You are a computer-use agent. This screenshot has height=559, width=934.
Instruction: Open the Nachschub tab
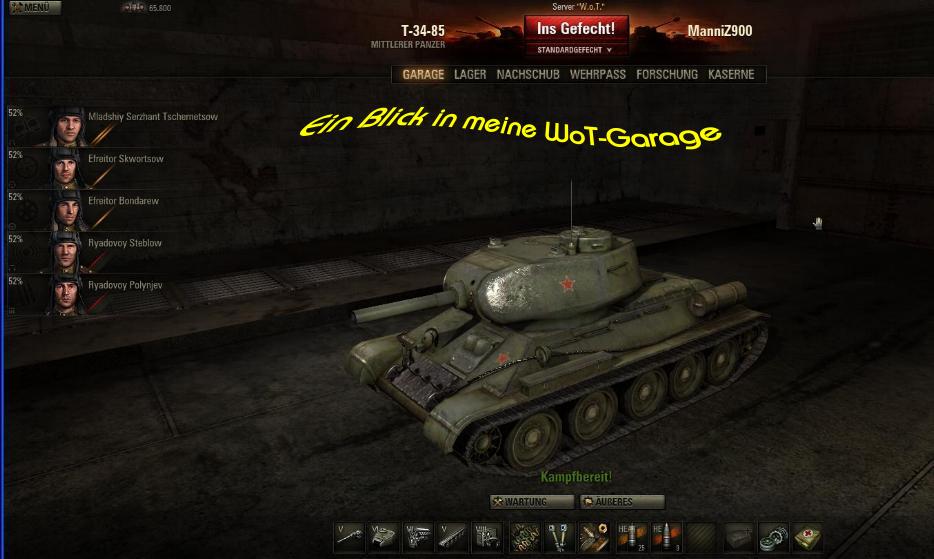(x=528, y=75)
